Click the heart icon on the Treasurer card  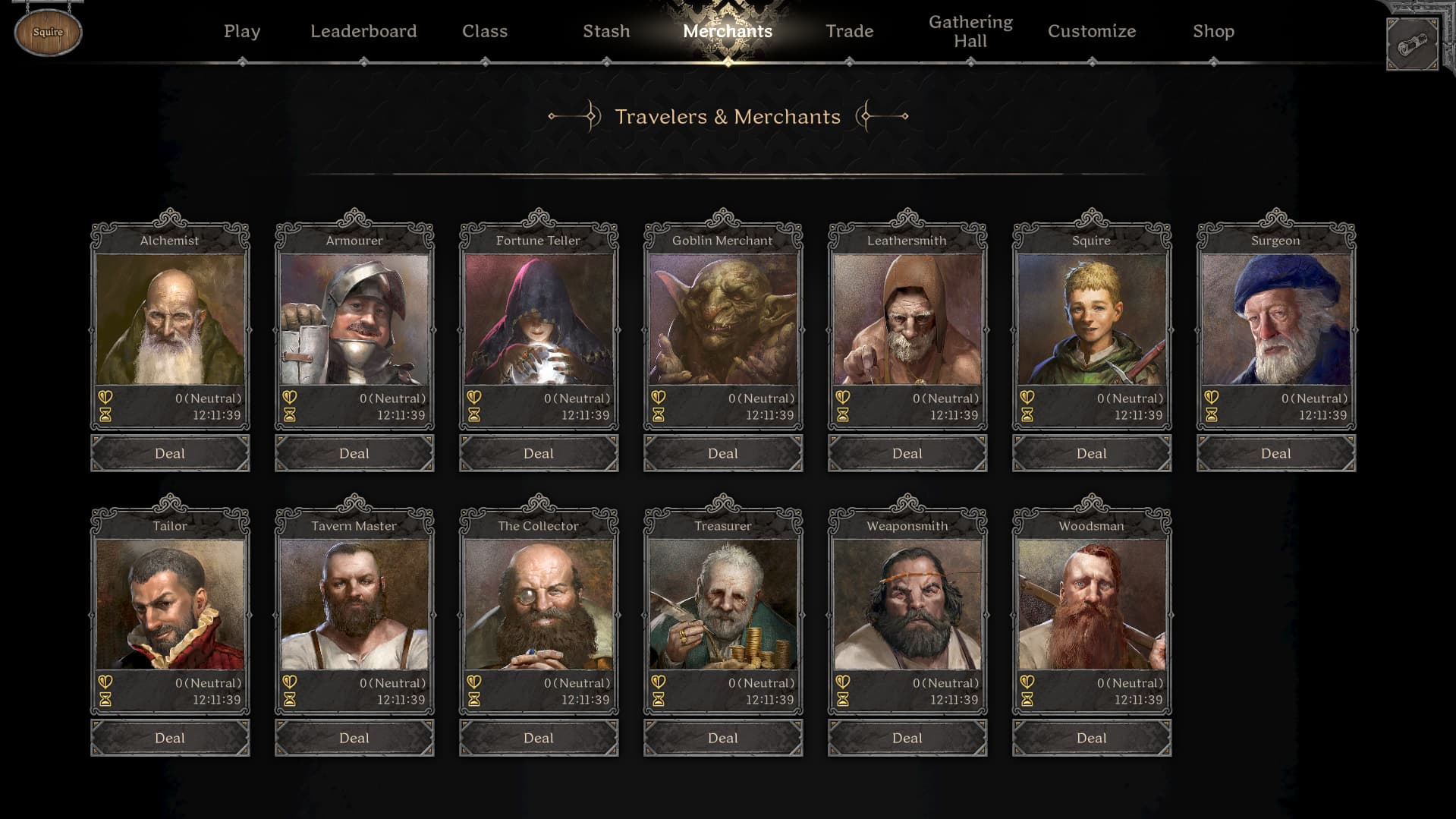click(659, 682)
